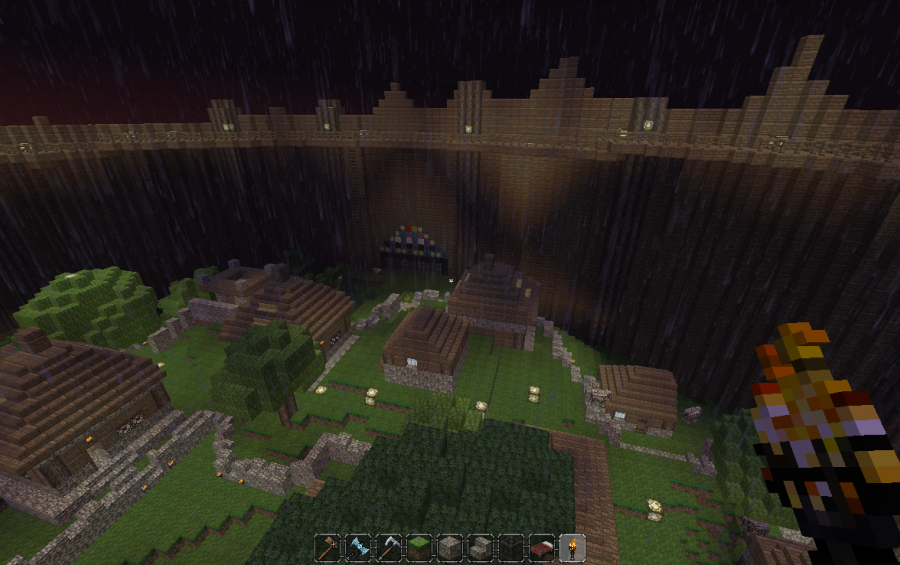Switch to the cobblestone stairs slot
Image resolution: width=900 pixels, height=565 pixels.
480,548
